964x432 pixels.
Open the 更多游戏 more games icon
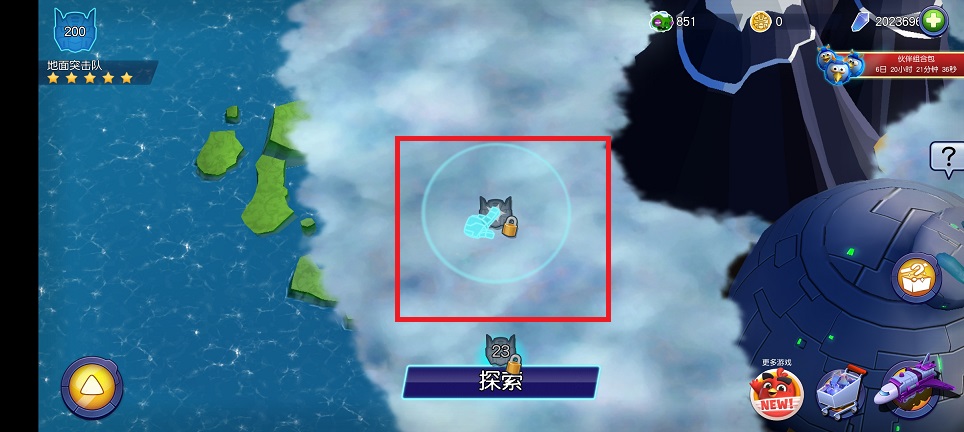click(x=777, y=393)
